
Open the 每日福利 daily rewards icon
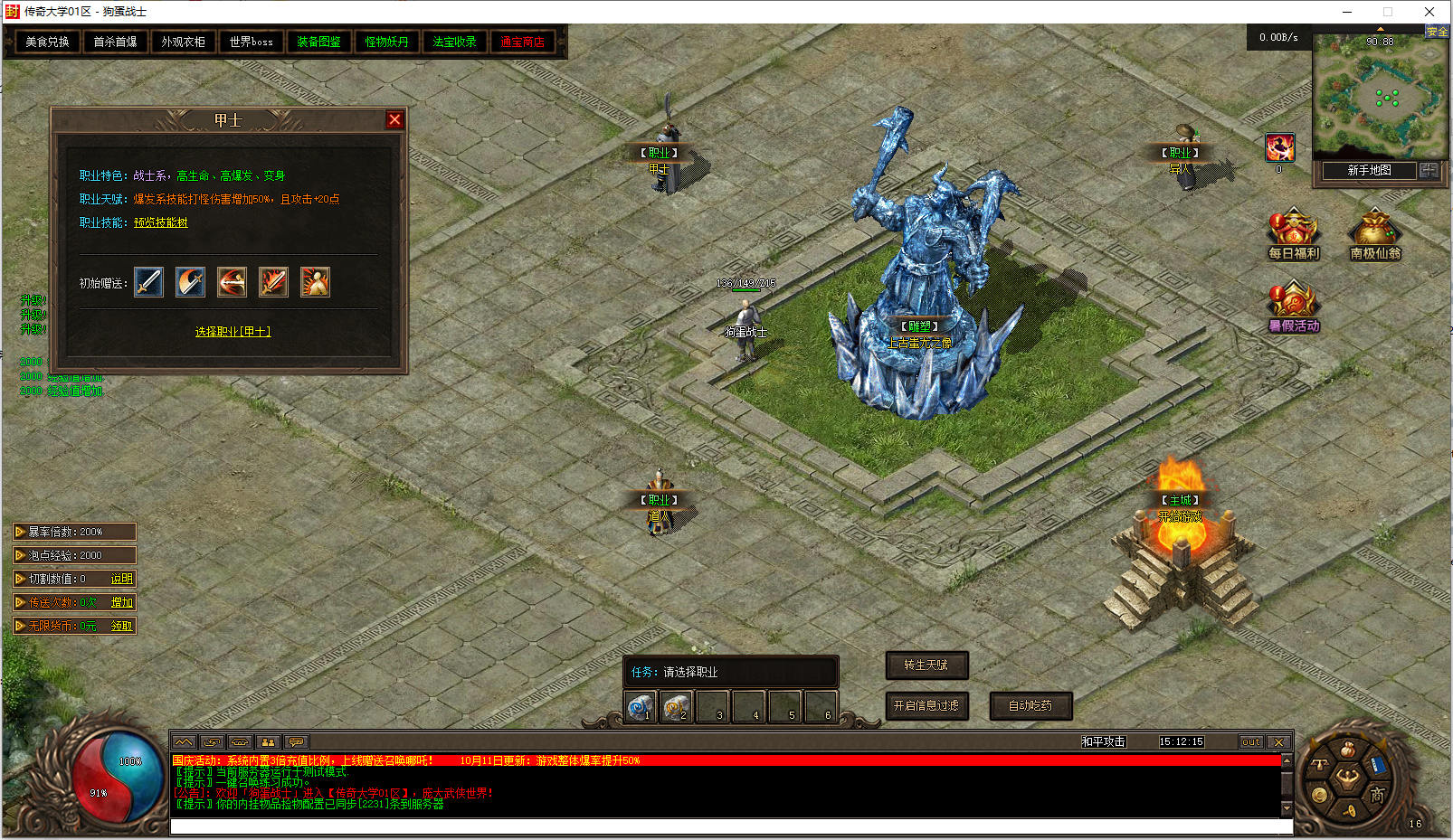pos(1293,233)
